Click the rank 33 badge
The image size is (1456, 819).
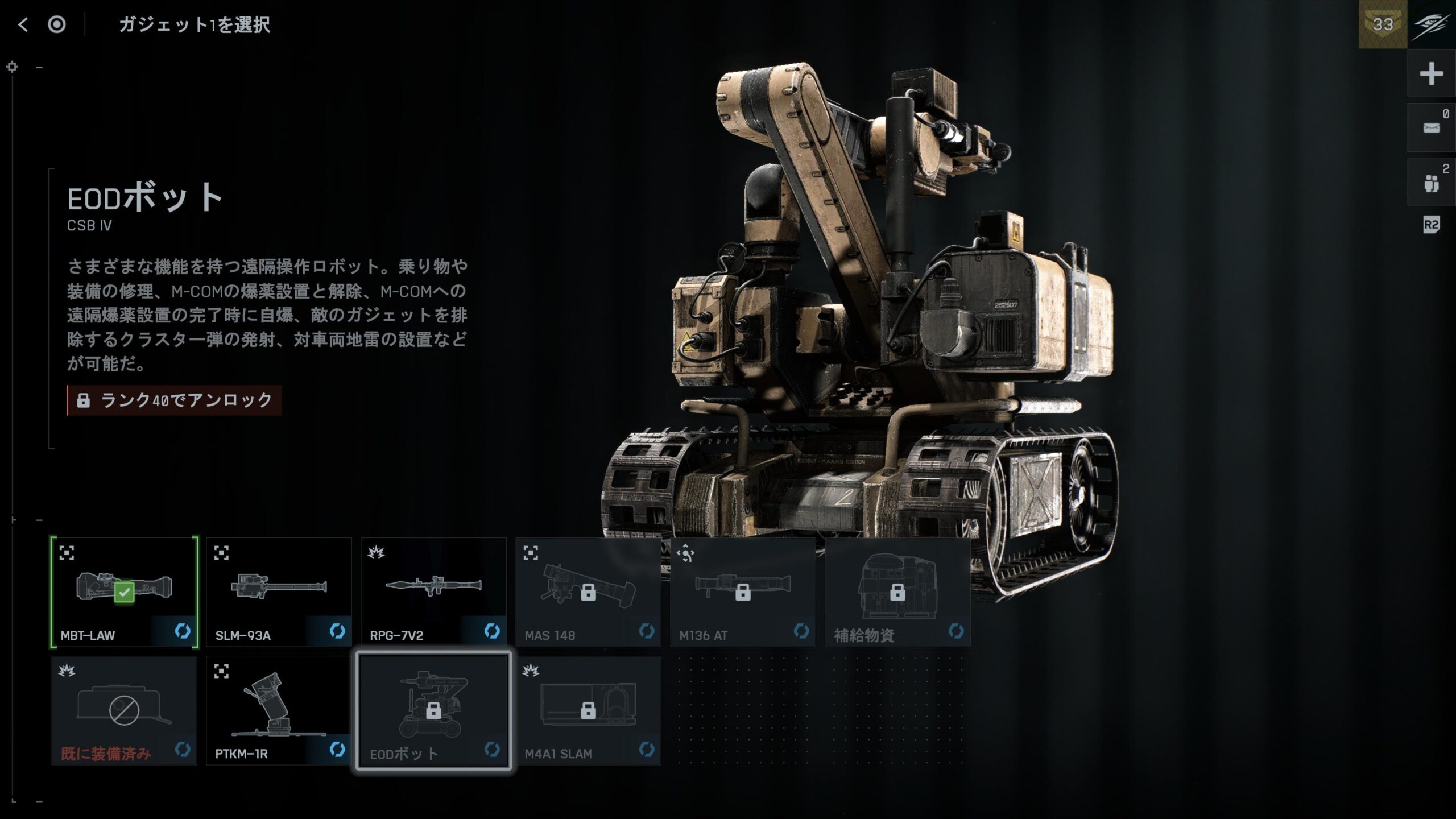[x=1383, y=24]
